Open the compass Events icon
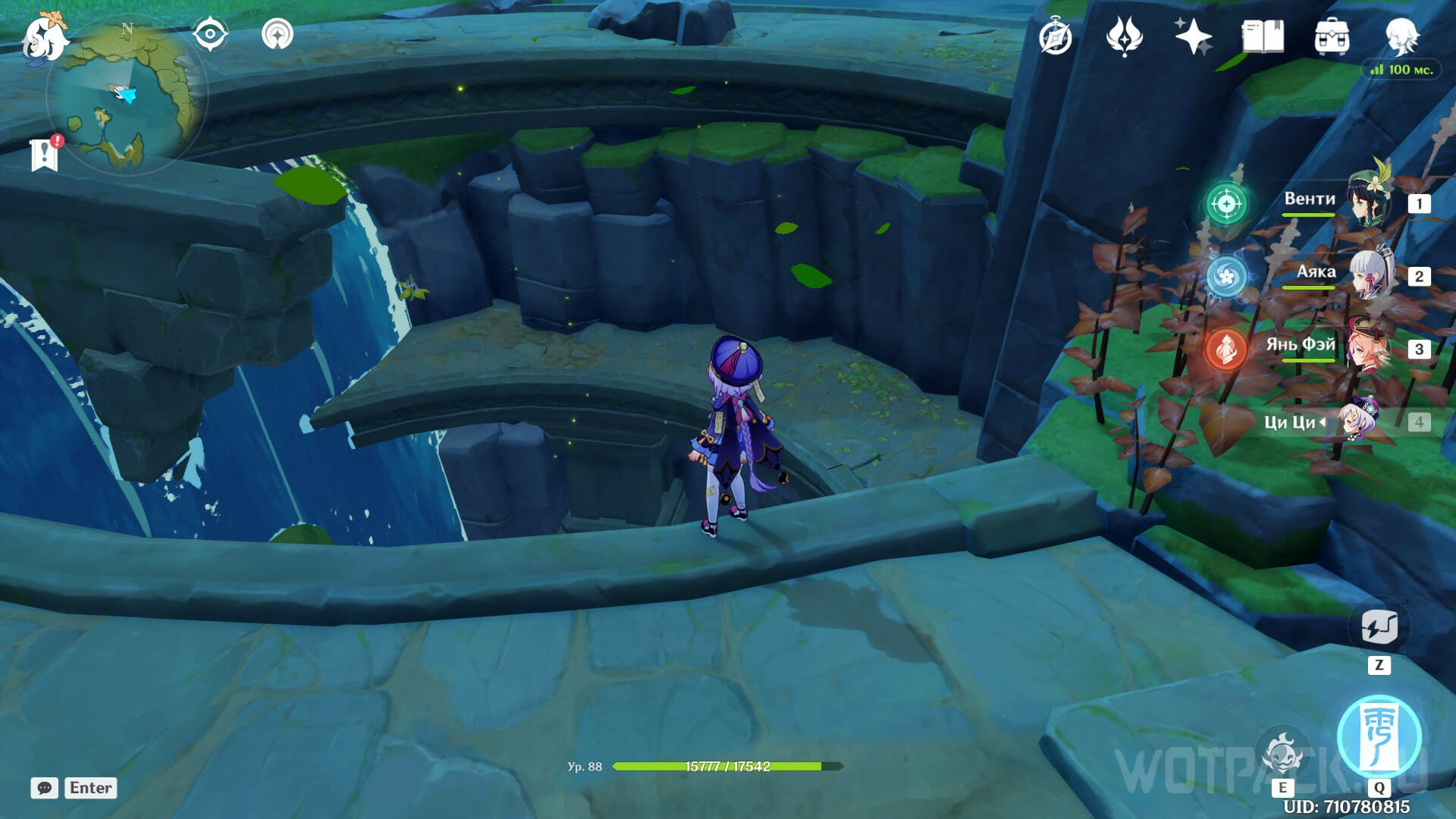This screenshot has width=1456, height=819. [1056, 37]
